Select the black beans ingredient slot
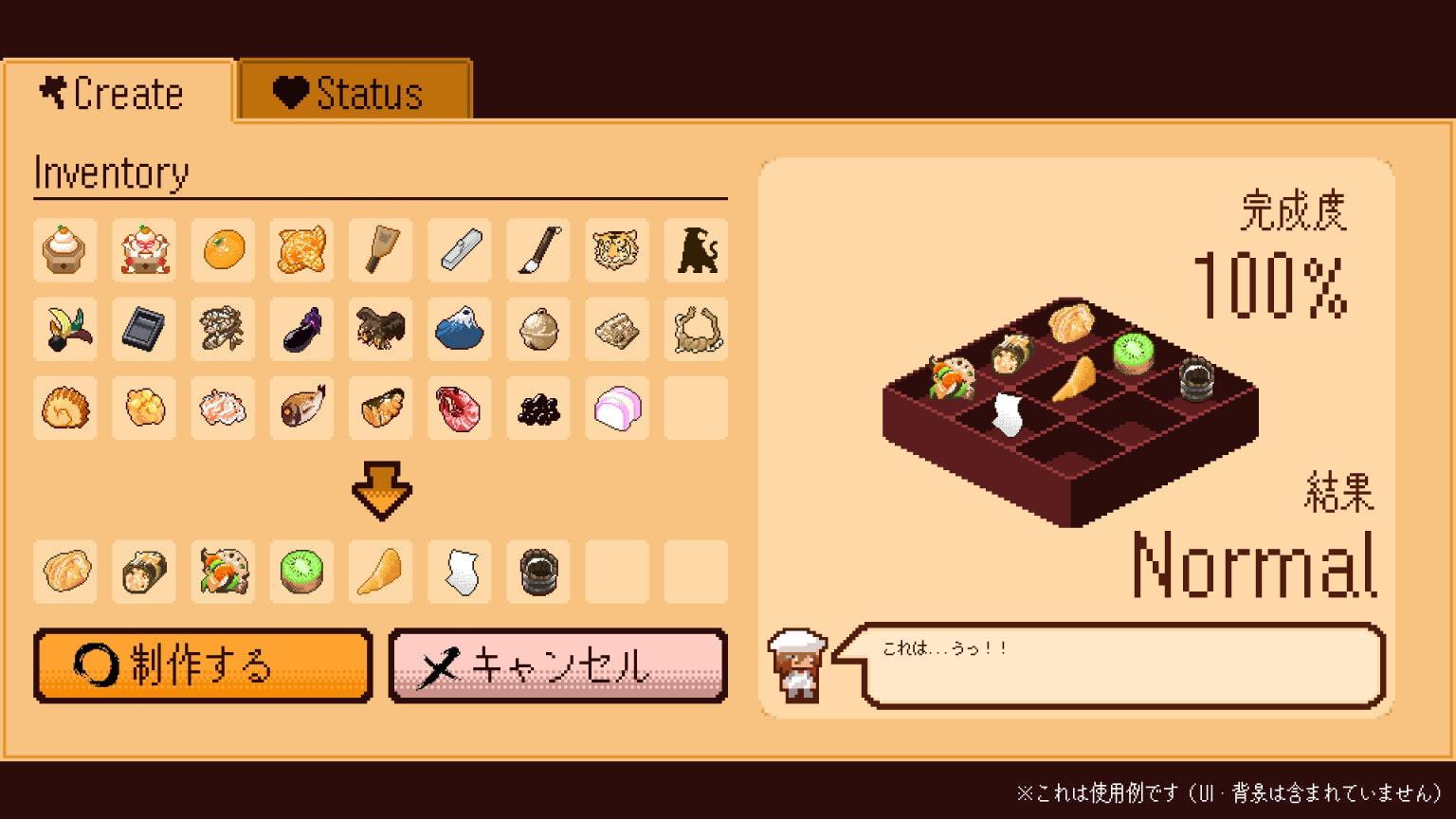 538,408
